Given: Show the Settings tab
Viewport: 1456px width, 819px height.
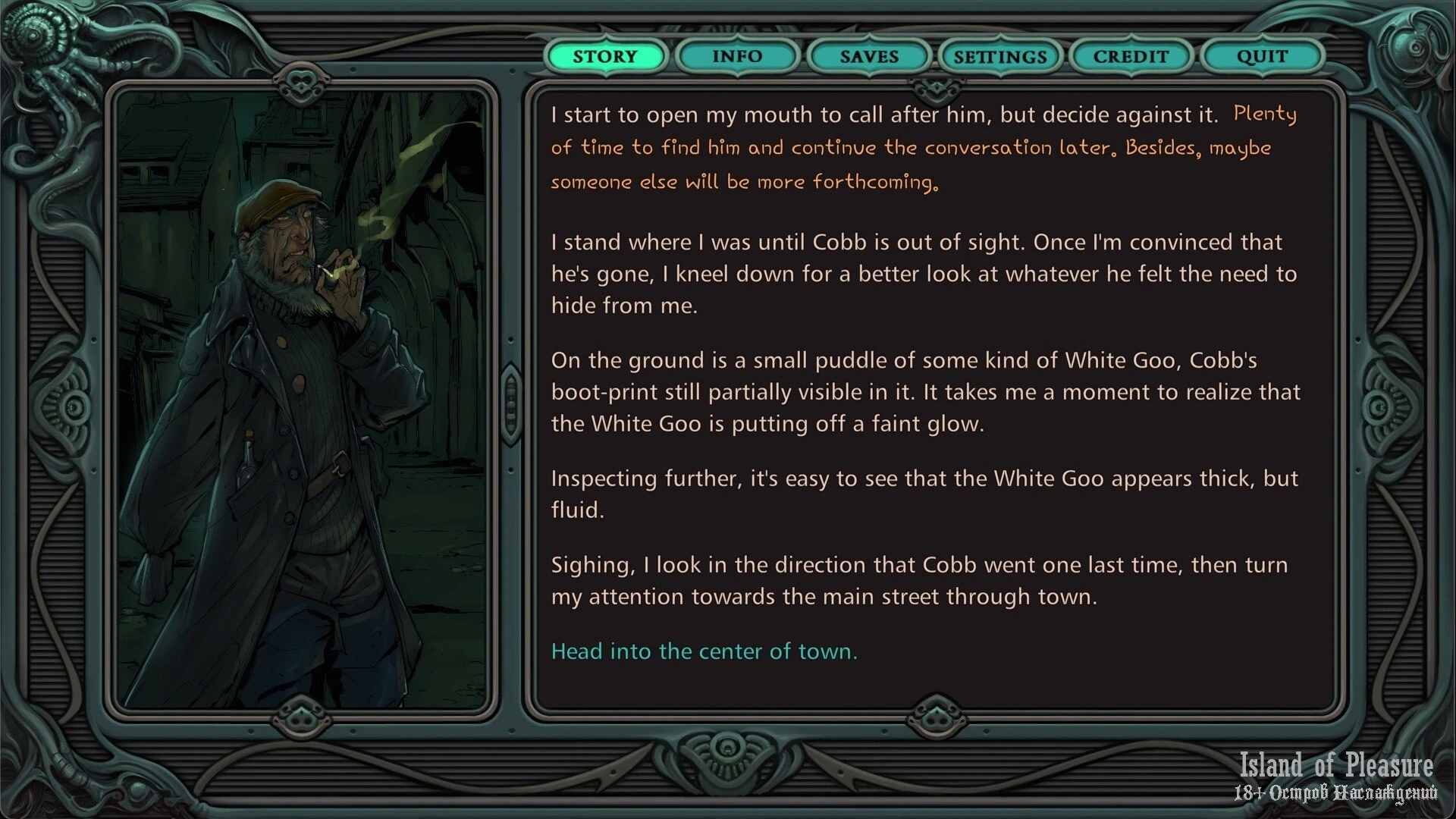Looking at the screenshot, I should click(x=999, y=56).
